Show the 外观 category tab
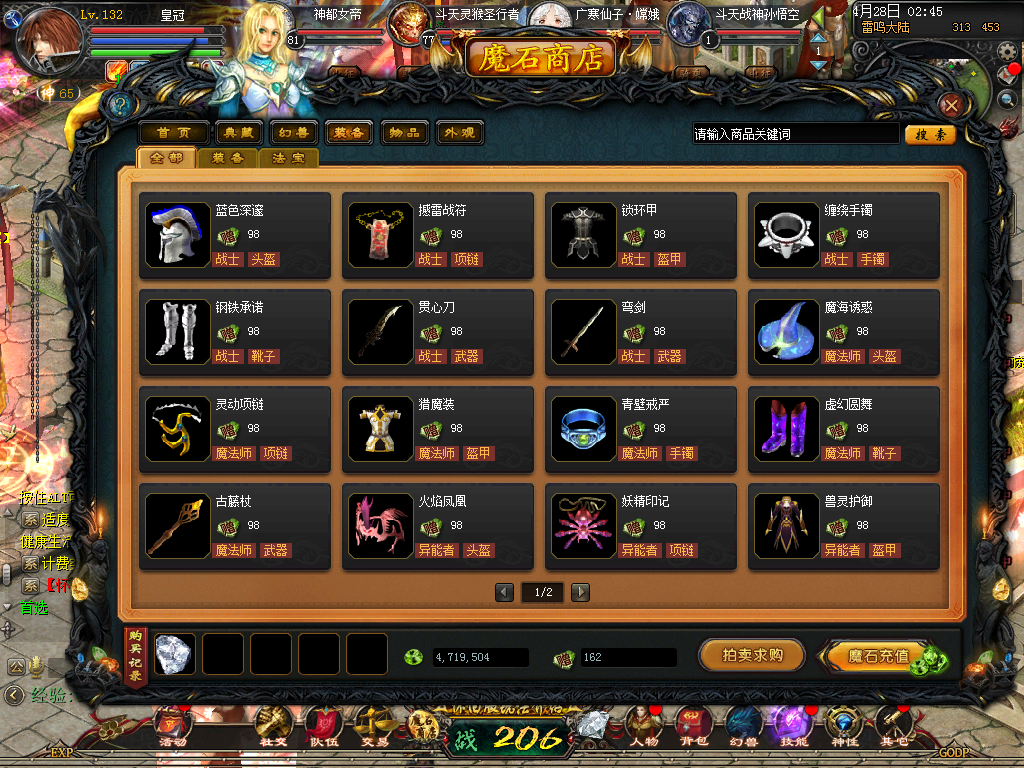 [458, 133]
